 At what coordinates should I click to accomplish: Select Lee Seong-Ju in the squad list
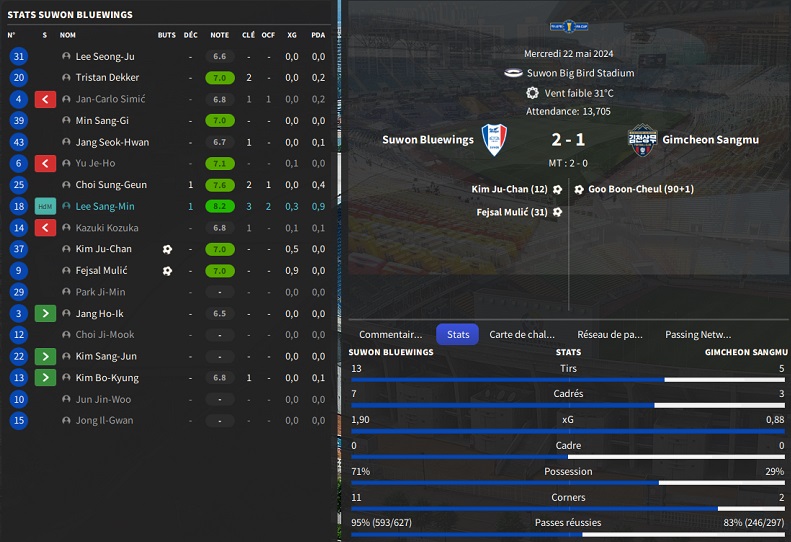click(x=104, y=56)
